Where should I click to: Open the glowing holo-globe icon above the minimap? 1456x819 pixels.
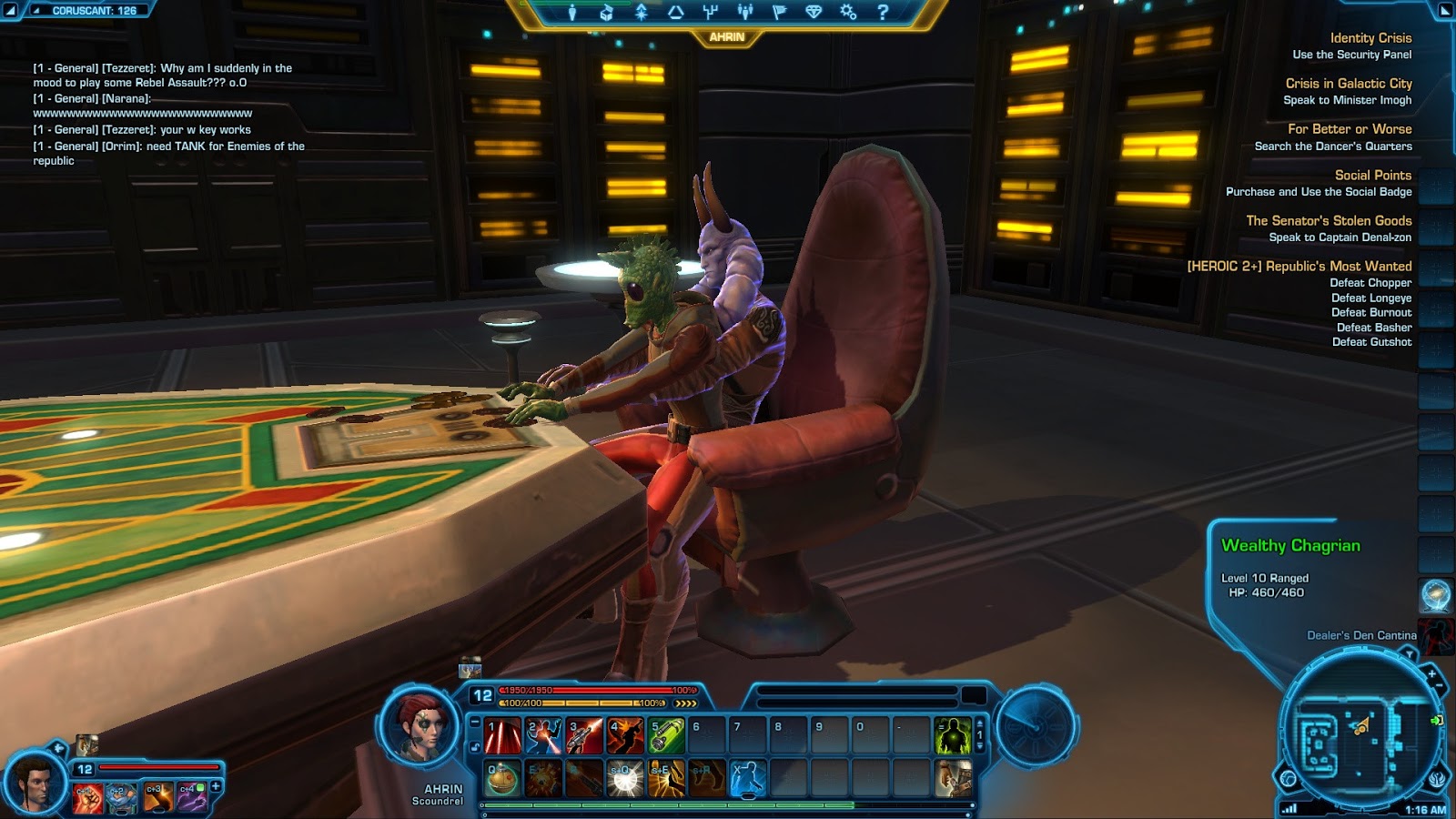coord(1435,596)
